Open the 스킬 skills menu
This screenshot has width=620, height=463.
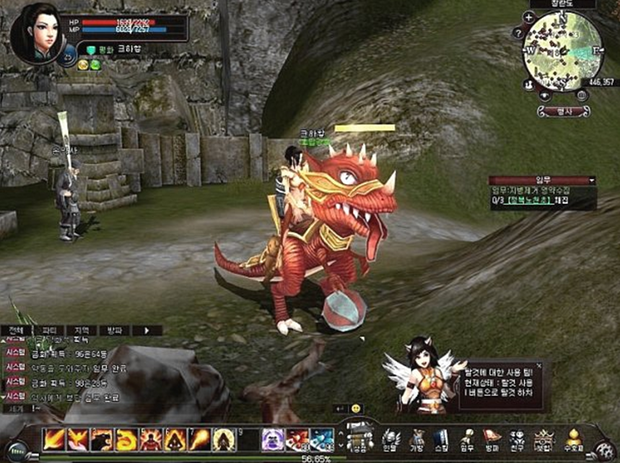click(442, 439)
